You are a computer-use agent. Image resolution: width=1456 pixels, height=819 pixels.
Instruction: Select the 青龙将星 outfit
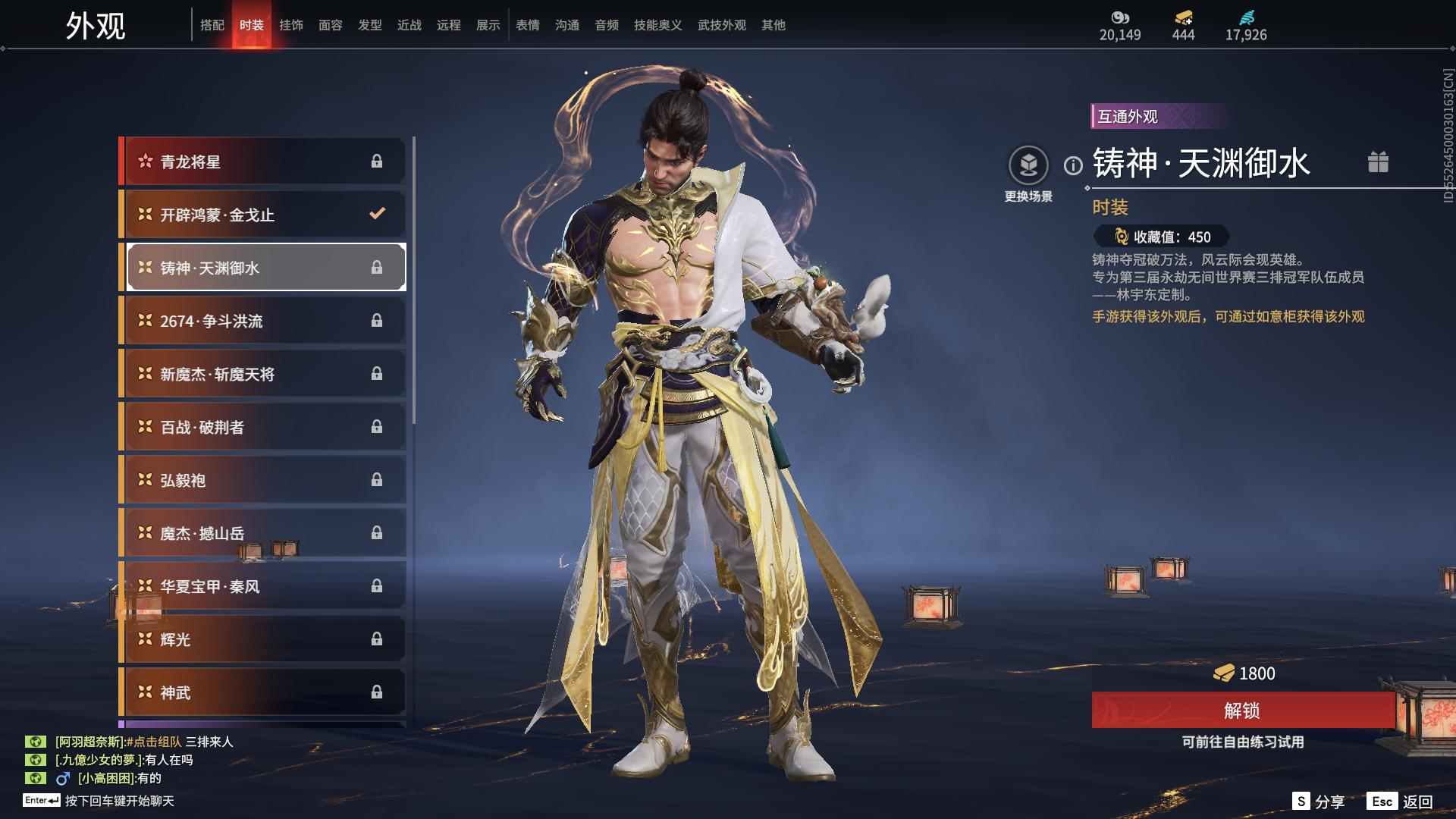tap(263, 162)
